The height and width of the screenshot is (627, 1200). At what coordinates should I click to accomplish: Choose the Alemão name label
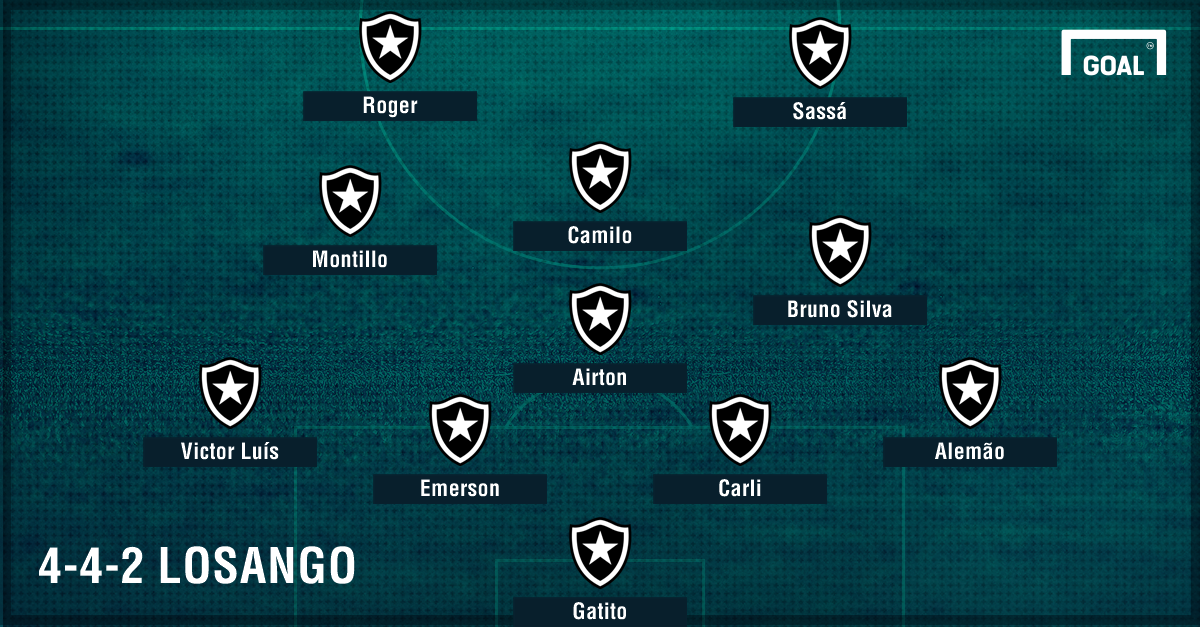coord(969,452)
